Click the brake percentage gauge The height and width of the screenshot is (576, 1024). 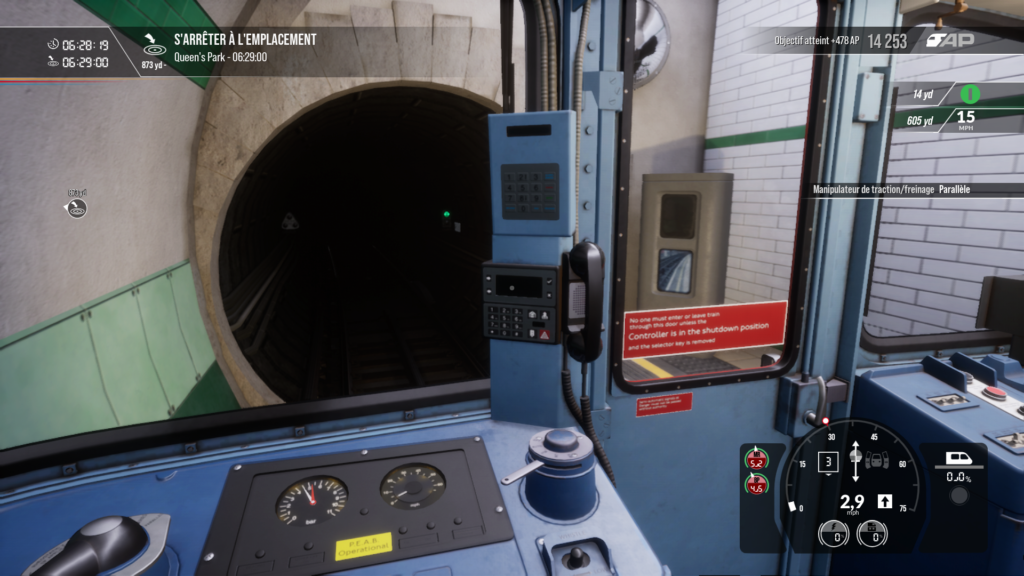tap(872, 533)
